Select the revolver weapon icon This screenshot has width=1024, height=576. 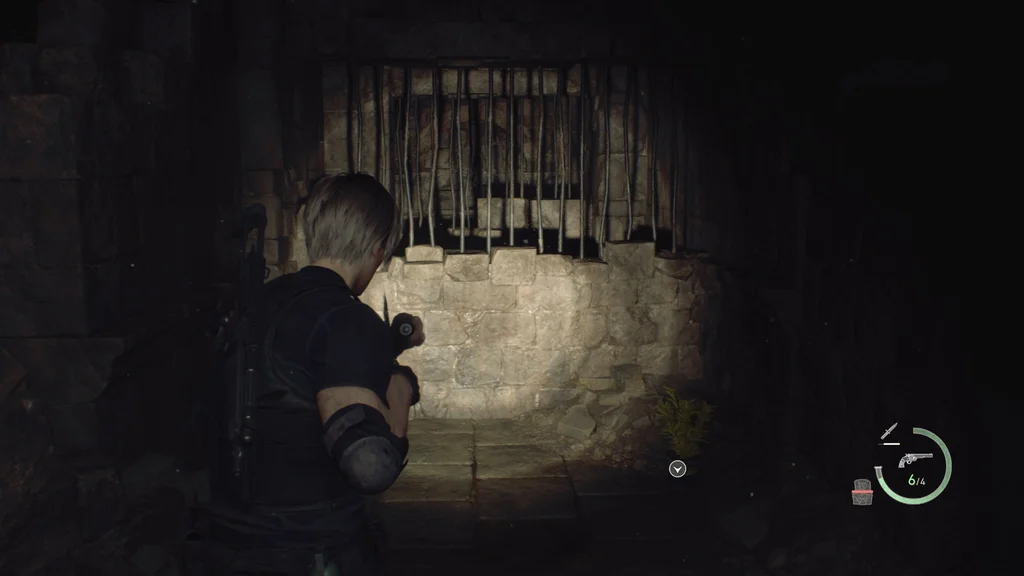[x=915, y=459]
